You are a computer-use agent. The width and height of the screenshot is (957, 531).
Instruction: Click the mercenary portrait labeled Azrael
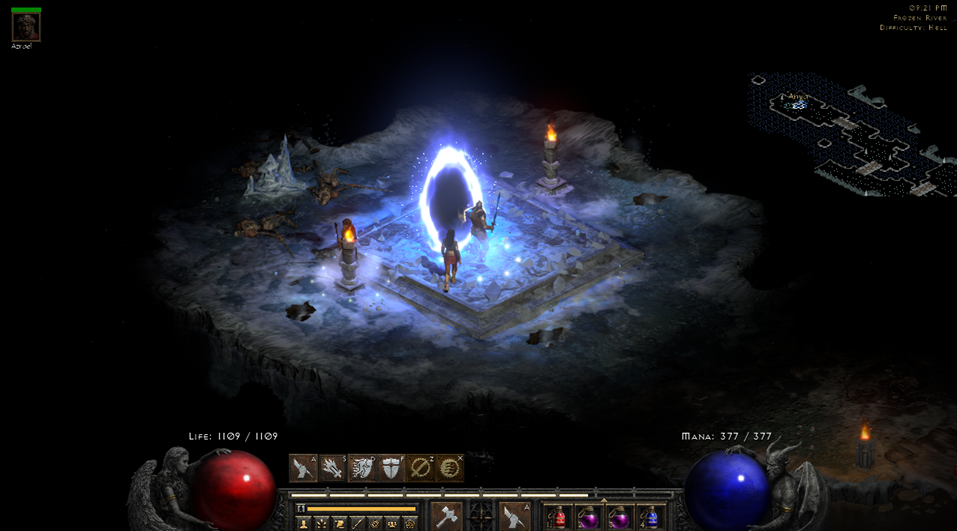pyautogui.click(x=25, y=26)
